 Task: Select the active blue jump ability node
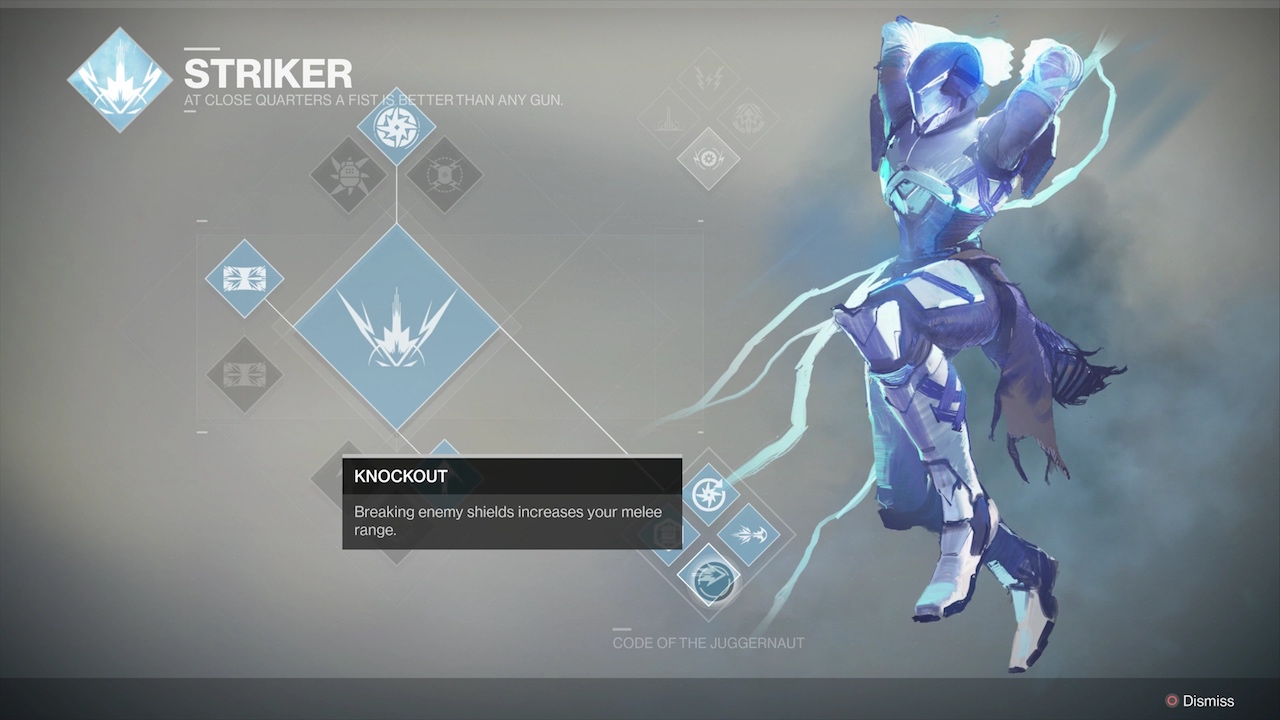[244, 278]
